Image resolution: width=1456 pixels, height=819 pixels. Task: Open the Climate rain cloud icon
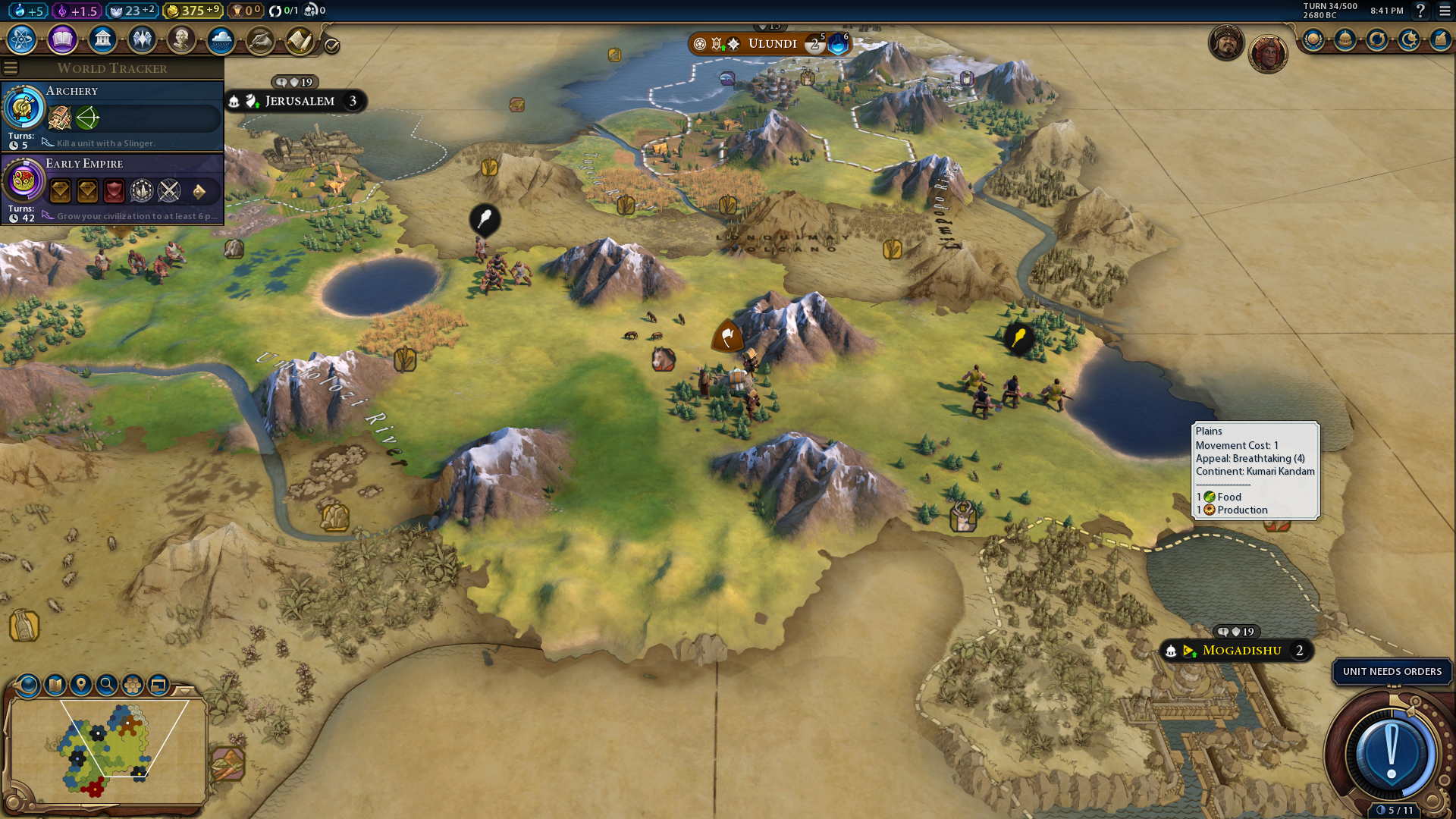pos(221,39)
